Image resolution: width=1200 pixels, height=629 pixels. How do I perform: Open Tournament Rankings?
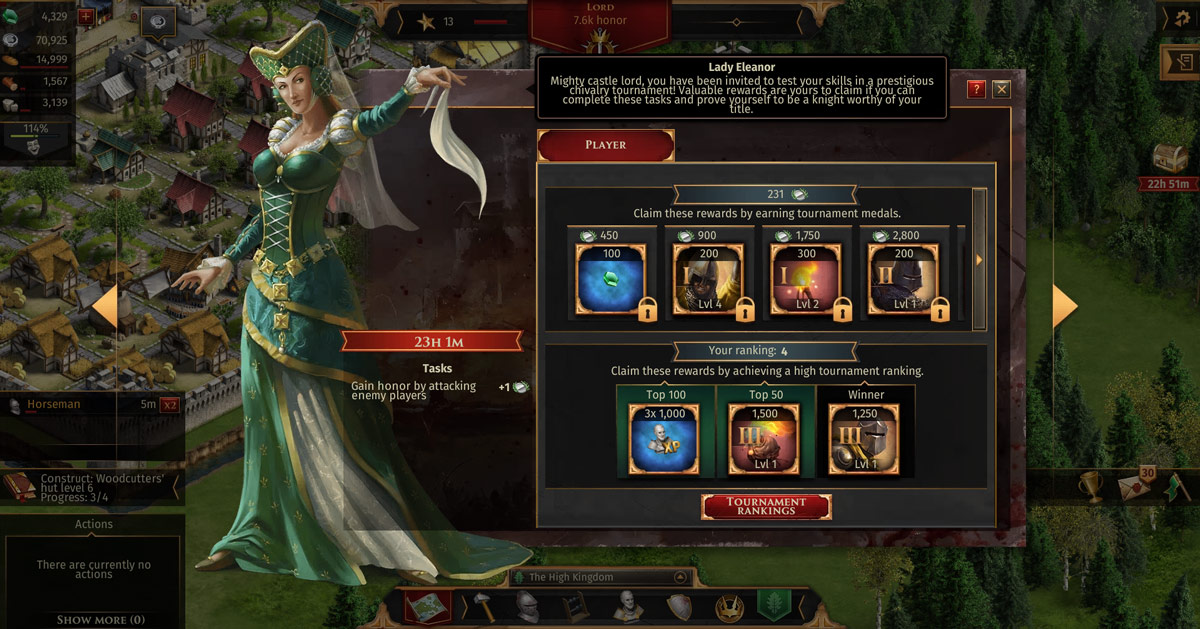pos(766,506)
